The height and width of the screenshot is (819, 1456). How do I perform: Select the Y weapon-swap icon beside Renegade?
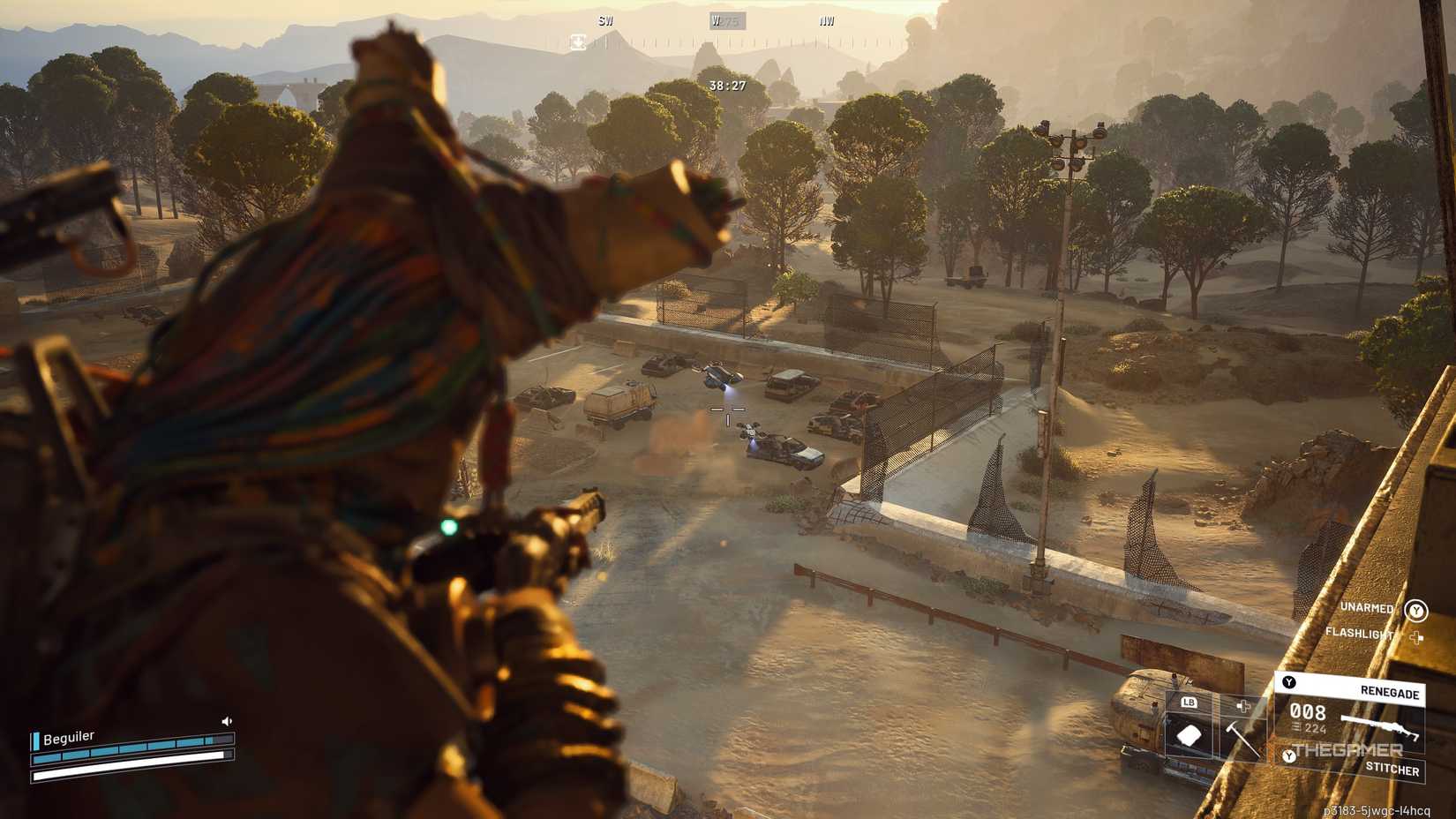(1288, 680)
